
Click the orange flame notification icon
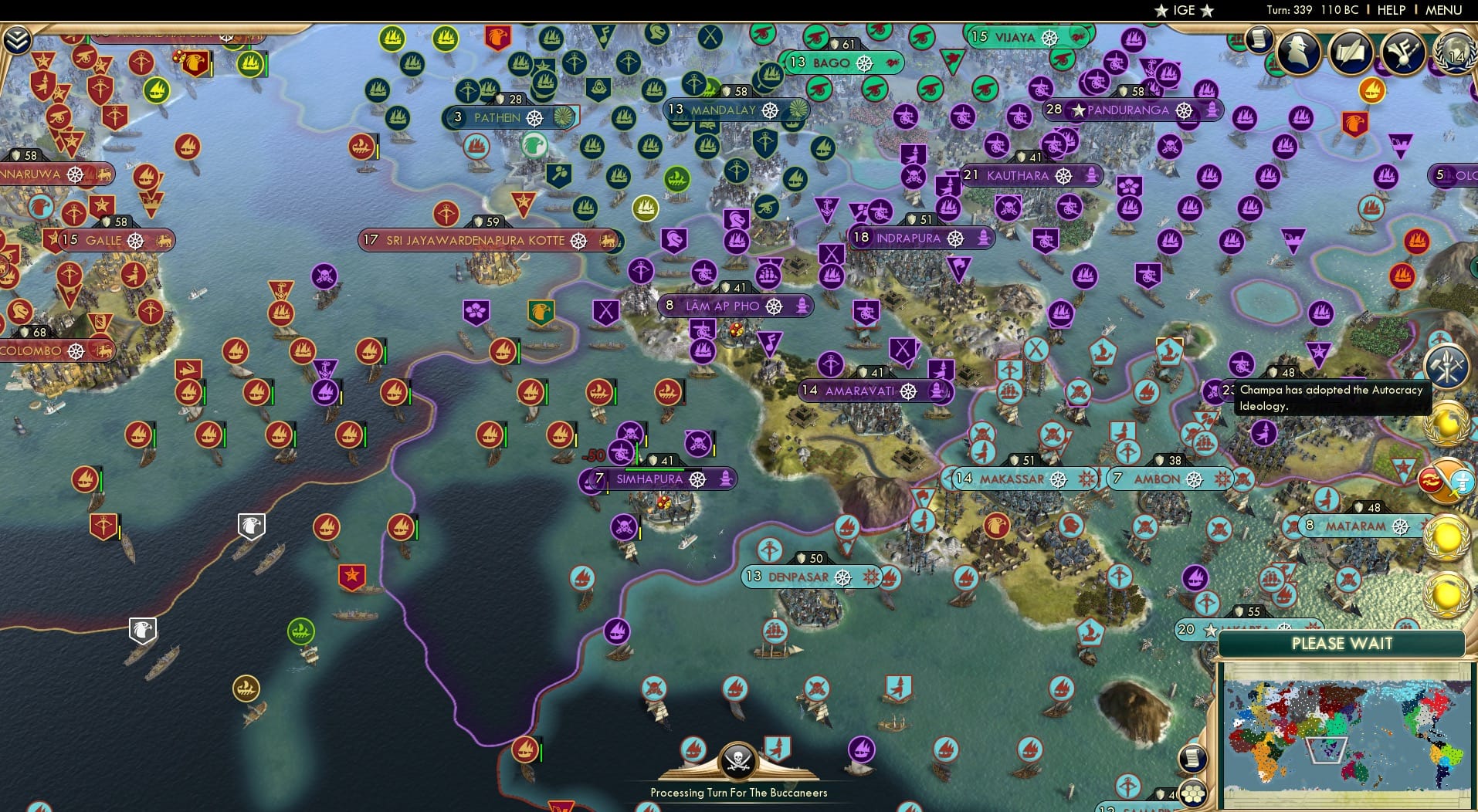1371,91
